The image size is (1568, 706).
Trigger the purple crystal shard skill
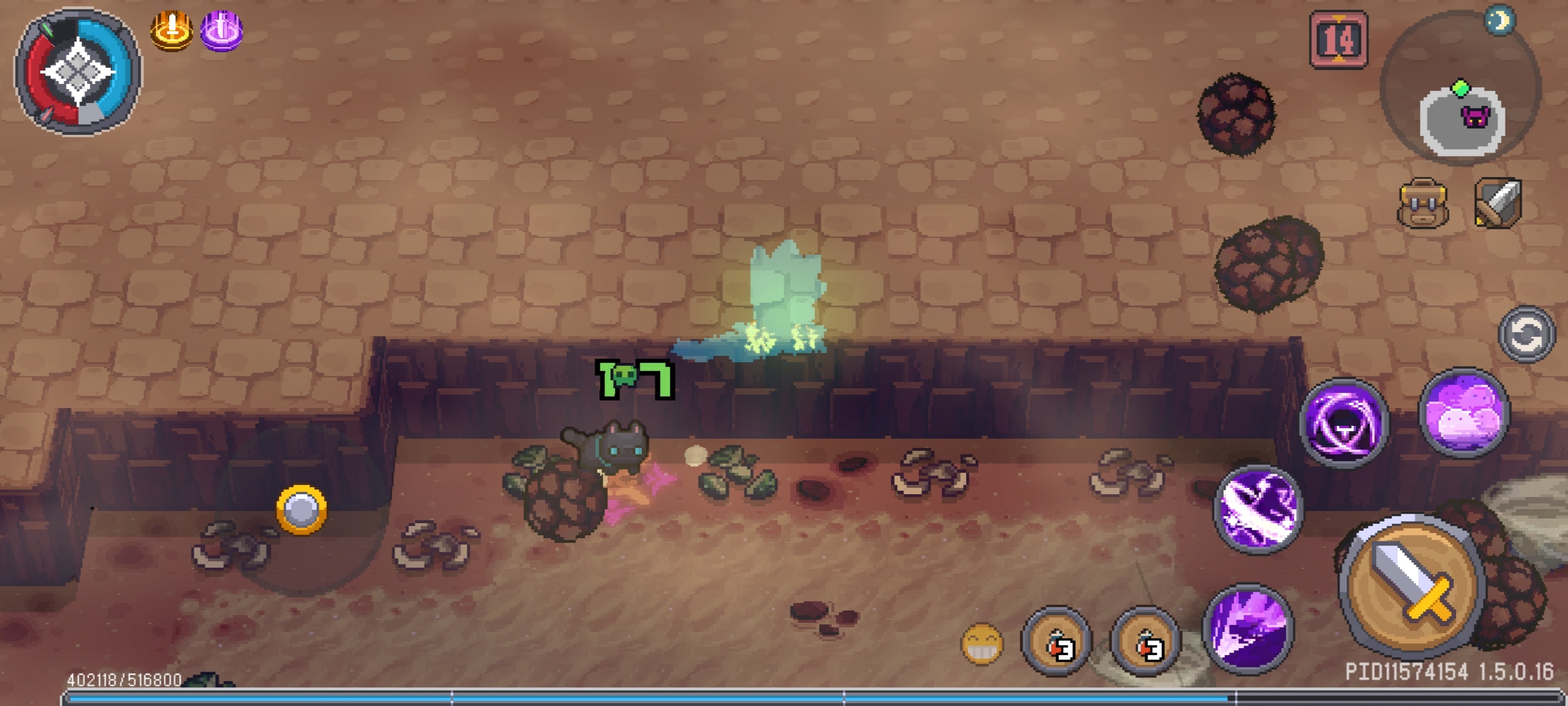coord(1248,628)
